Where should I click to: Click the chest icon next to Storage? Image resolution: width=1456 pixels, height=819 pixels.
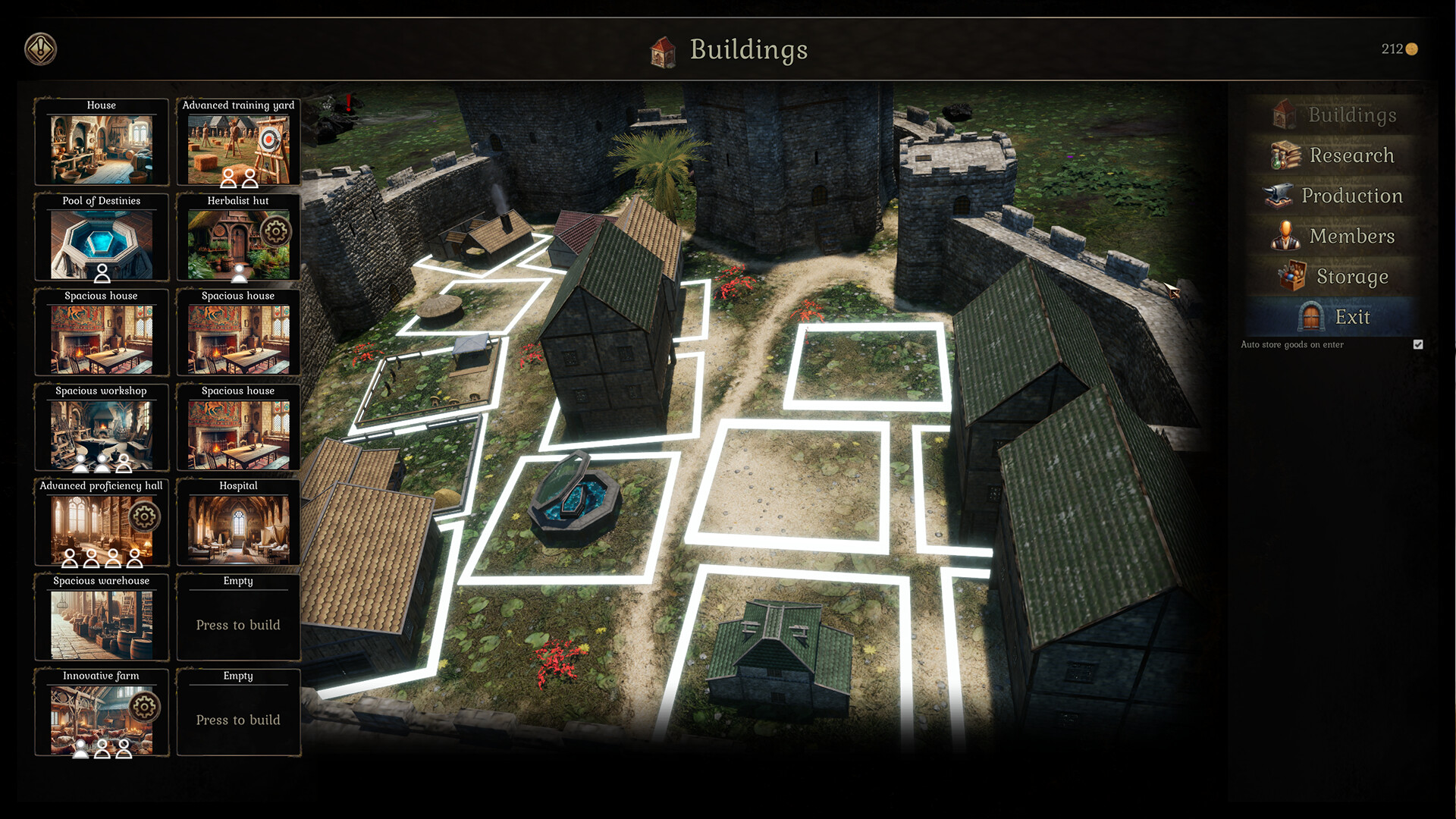[x=1293, y=276]
